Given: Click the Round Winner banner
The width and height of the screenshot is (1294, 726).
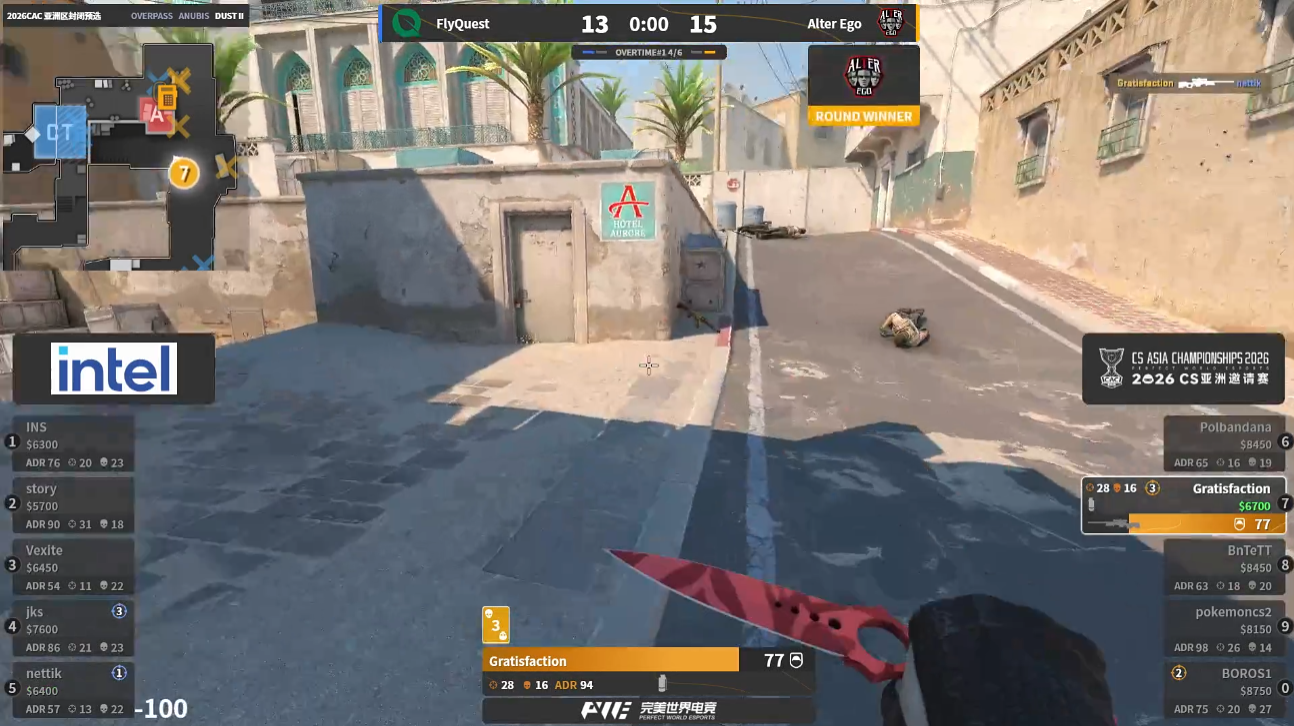Looking at the screenshot, I should click(x=863, y=116).
